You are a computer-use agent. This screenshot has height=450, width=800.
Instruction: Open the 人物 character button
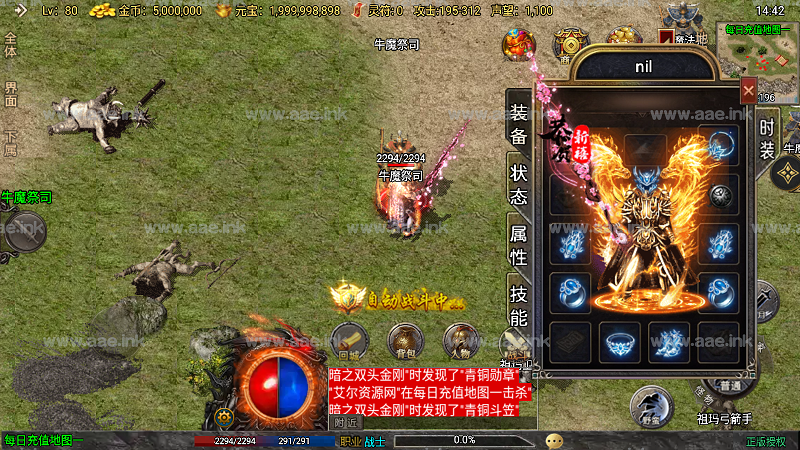click(459, 341)
